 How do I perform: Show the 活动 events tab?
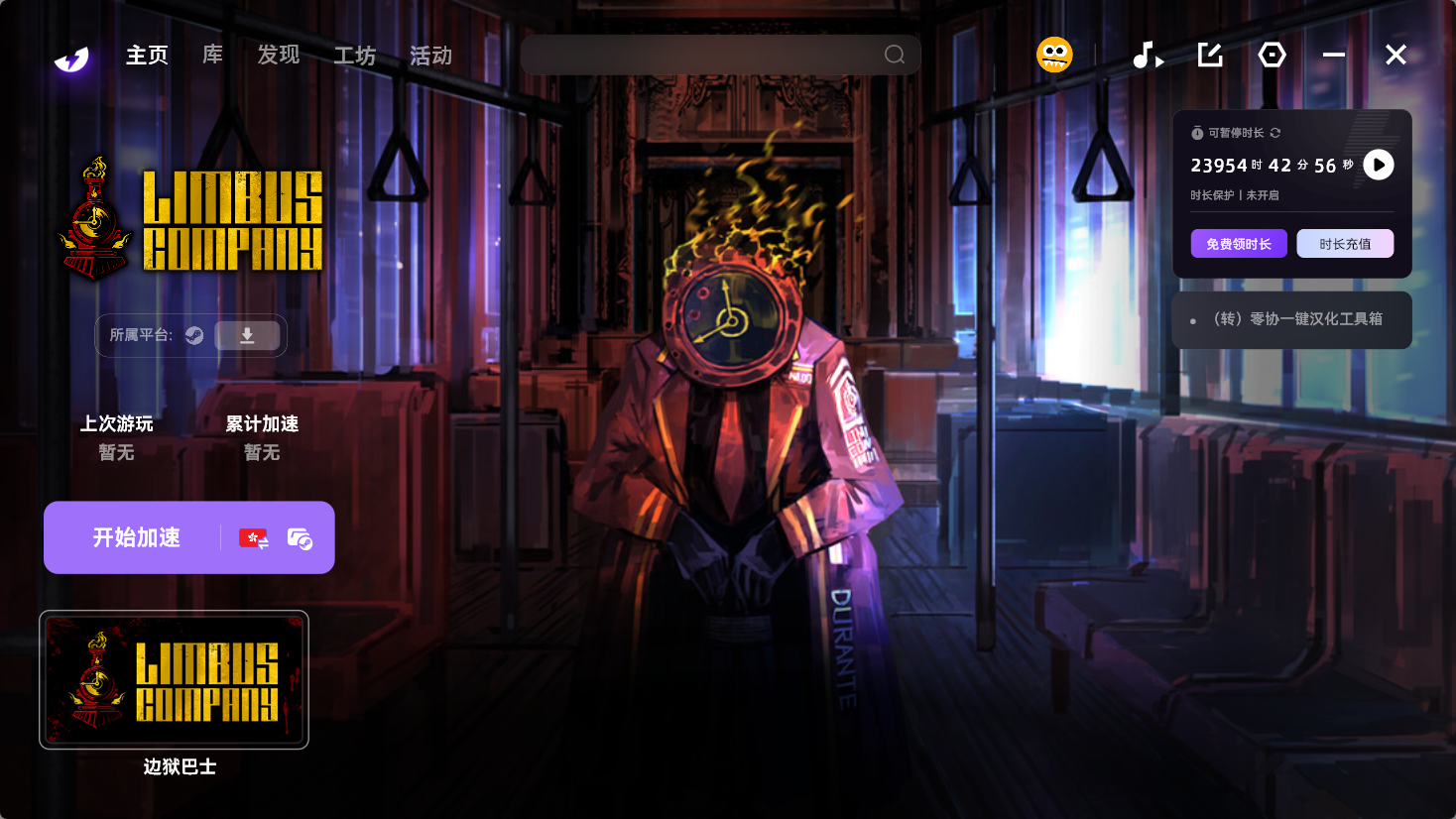(430, 56)
